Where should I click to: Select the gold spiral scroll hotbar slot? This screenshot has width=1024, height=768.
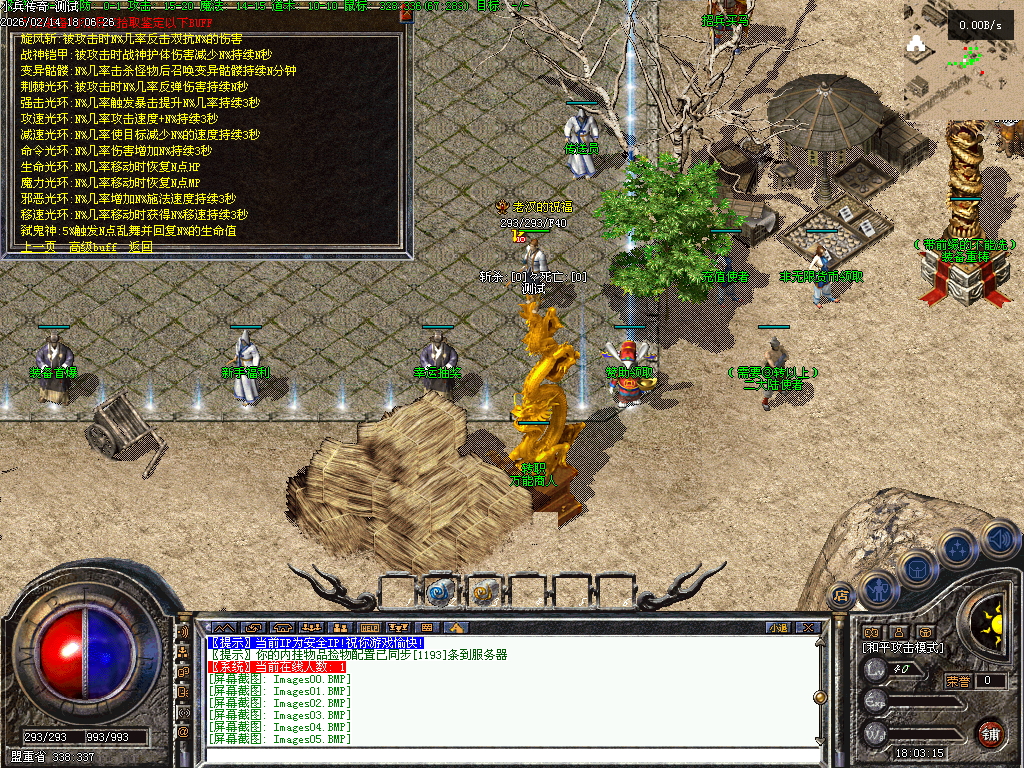click(x=484, y=592)
